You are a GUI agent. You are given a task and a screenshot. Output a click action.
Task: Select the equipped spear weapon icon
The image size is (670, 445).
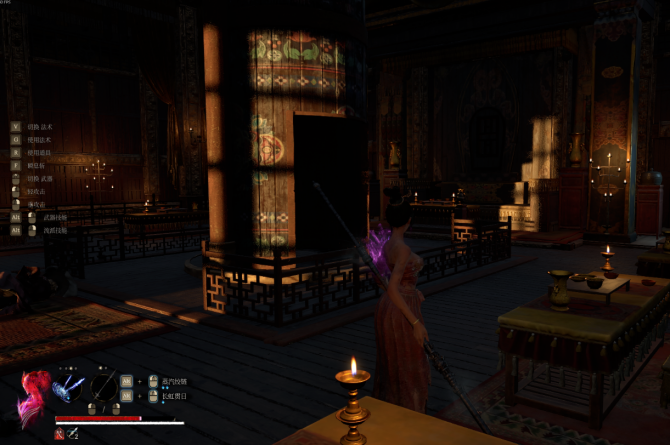click(x=104, y=387)
